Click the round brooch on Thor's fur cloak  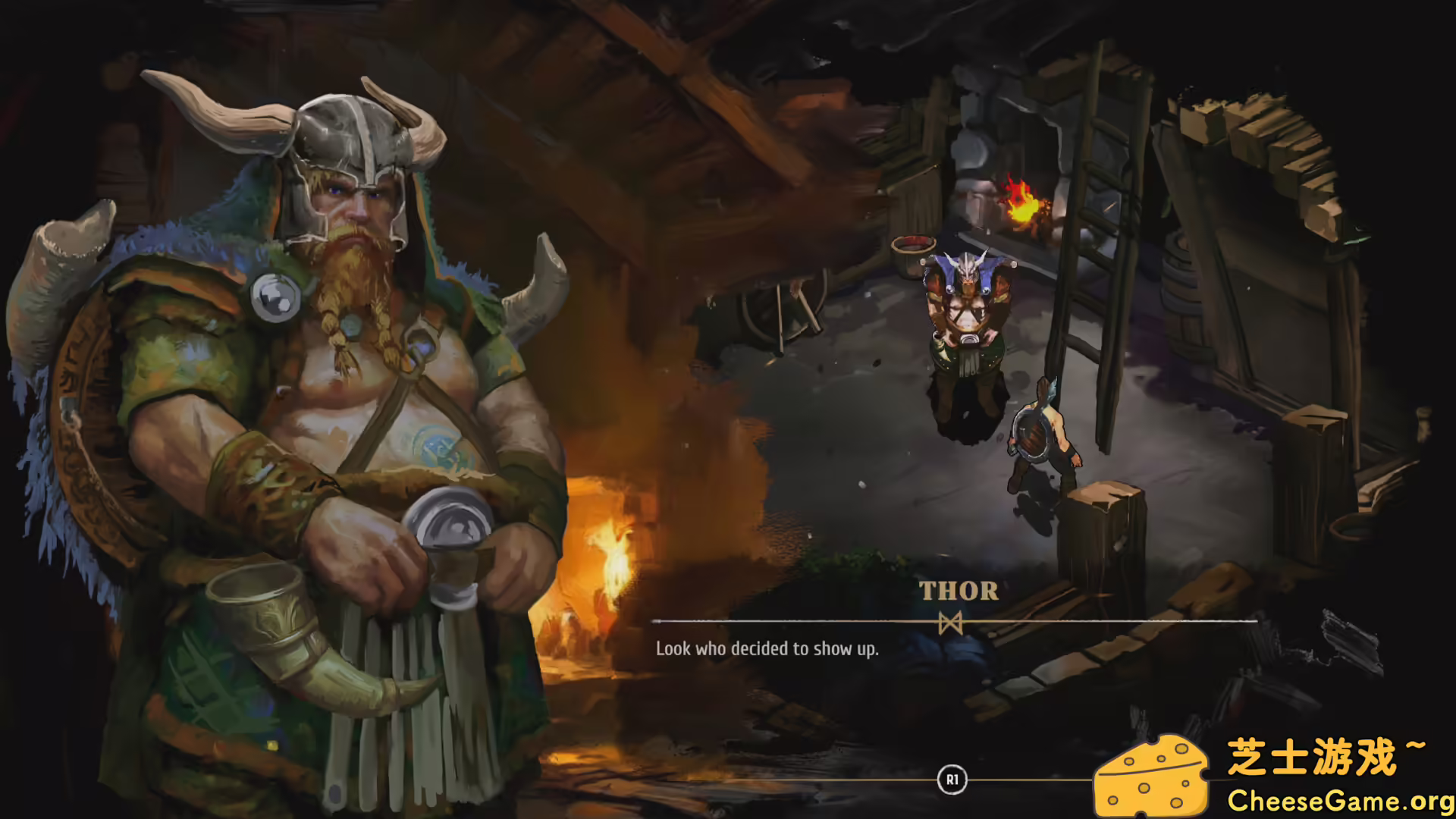(277, 296)
